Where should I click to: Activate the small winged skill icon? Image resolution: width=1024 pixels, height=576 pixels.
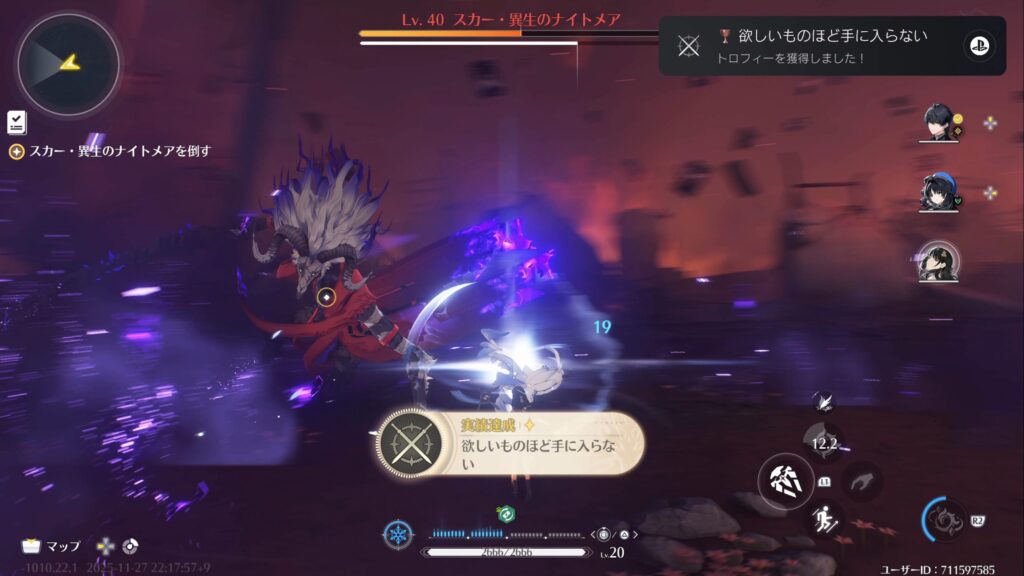pyautogui.click(x=823, y=401)
